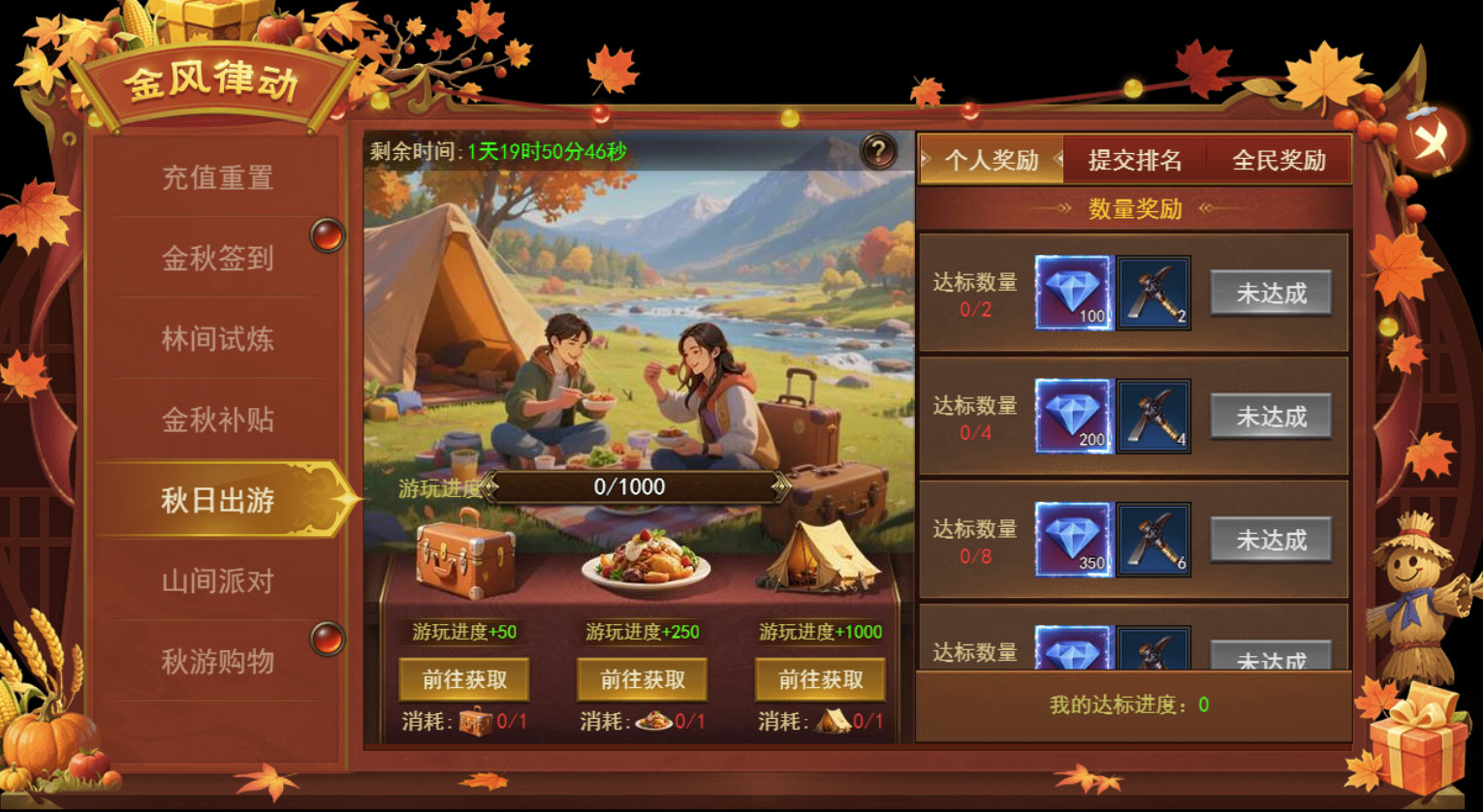This screenshot has width=1483, height=812.
Task: Select the 秋日出游 menu entry
Action: pos(217,500)
